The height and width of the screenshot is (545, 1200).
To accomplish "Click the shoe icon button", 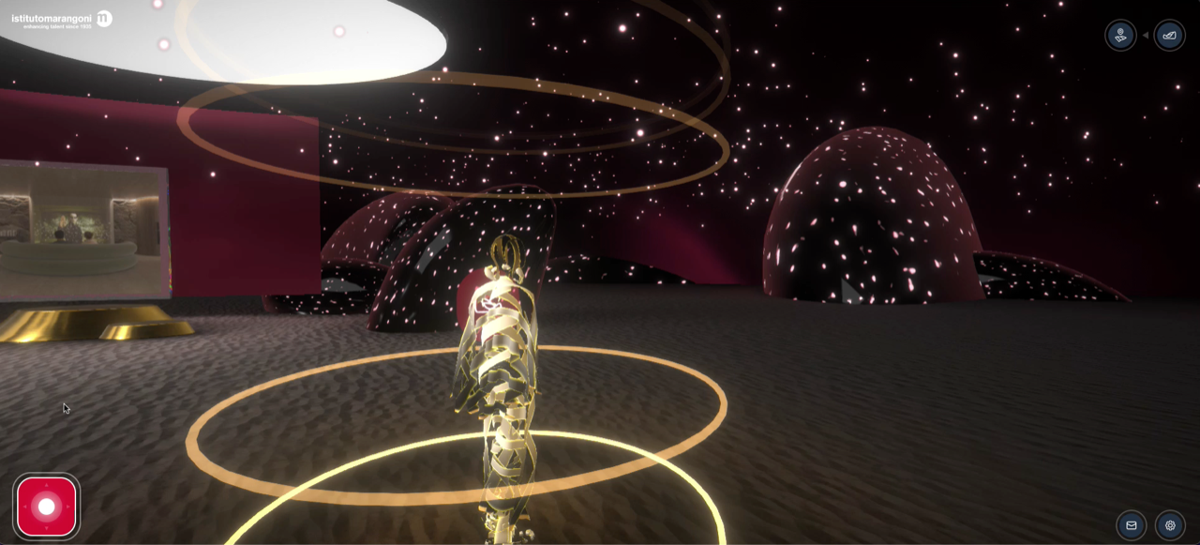I will point(1169,36).
